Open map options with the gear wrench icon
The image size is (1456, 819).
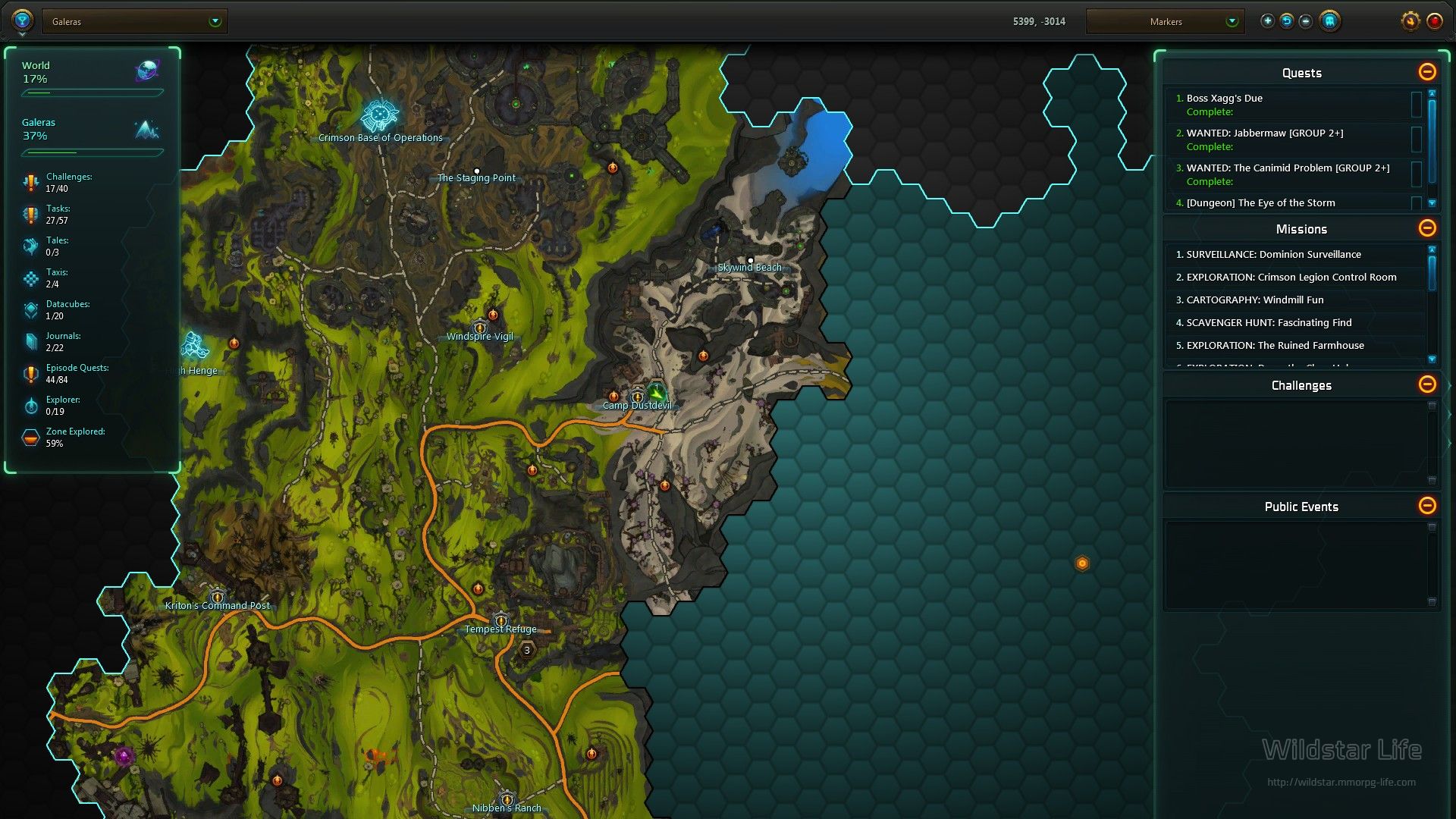point(1410,21)
